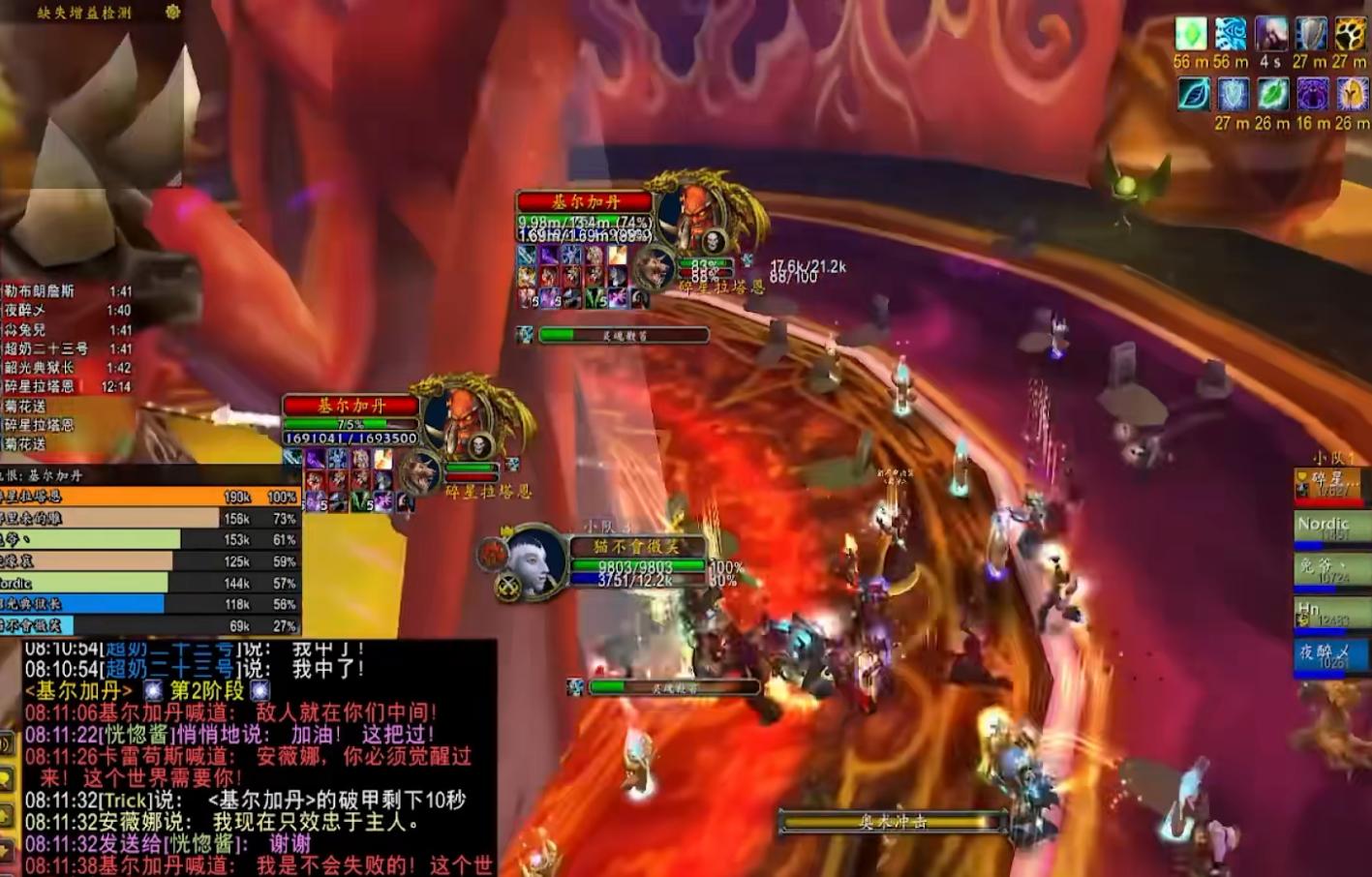Click the purple vortex icon in second cooldown row
The height and width of the screenshot is (877, 1372).
tap(1313, 94)
